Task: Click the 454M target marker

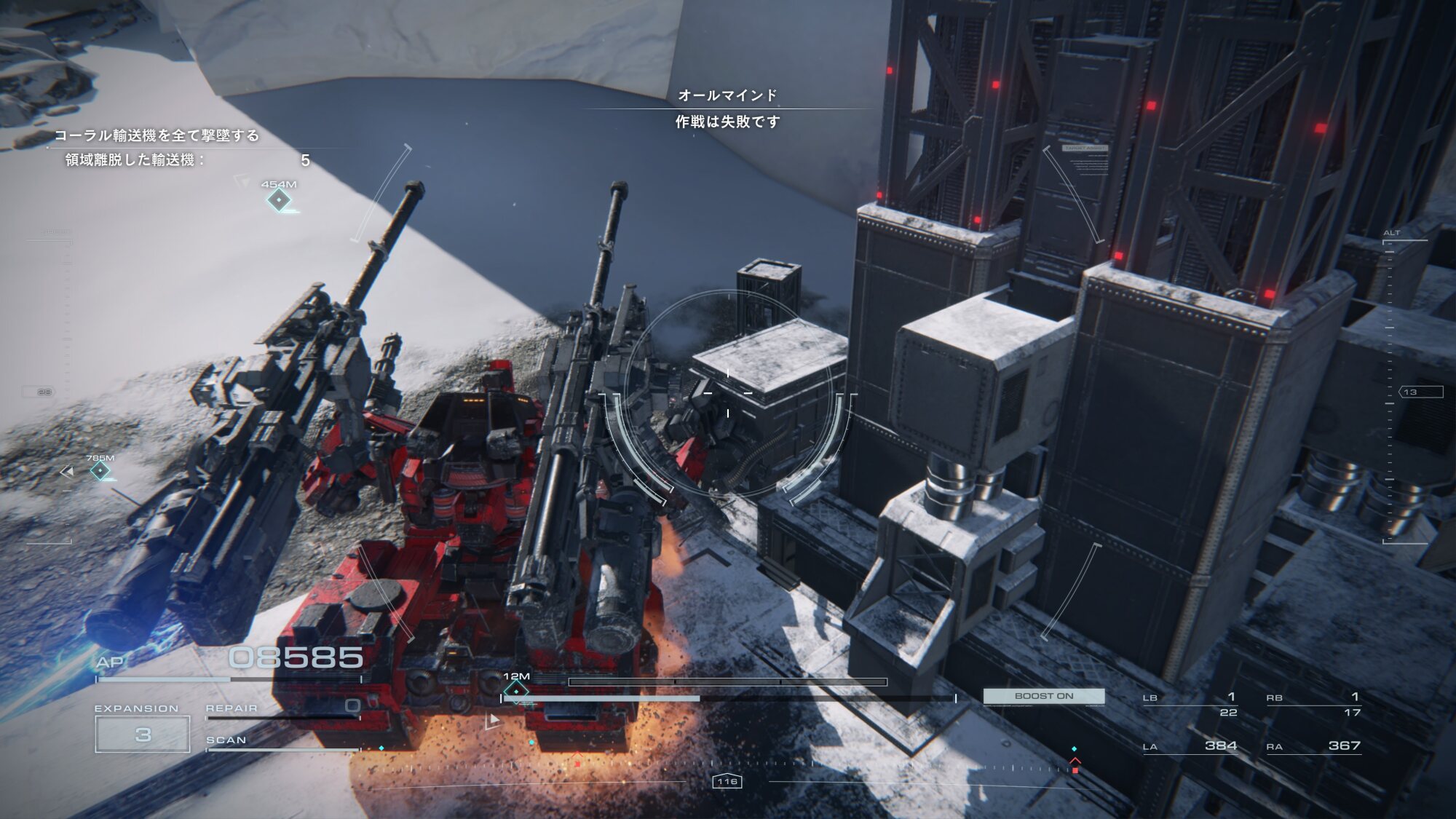Action: tap(279, 199)
